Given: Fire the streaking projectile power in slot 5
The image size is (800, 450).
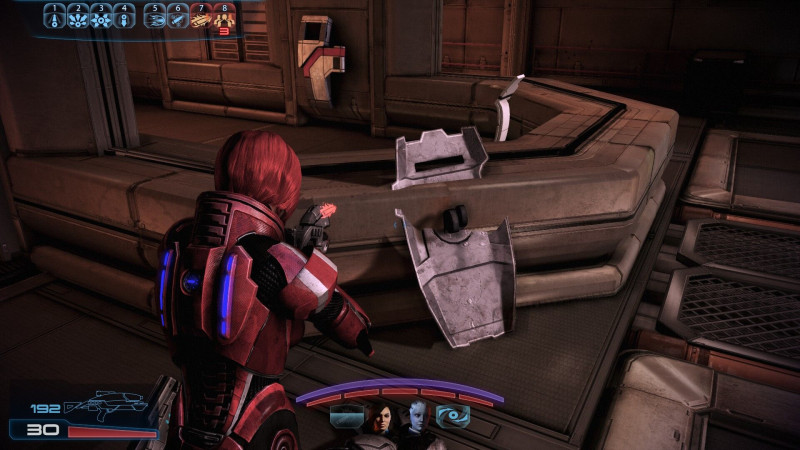Looking at the screenshot, I should click(156, 18).
